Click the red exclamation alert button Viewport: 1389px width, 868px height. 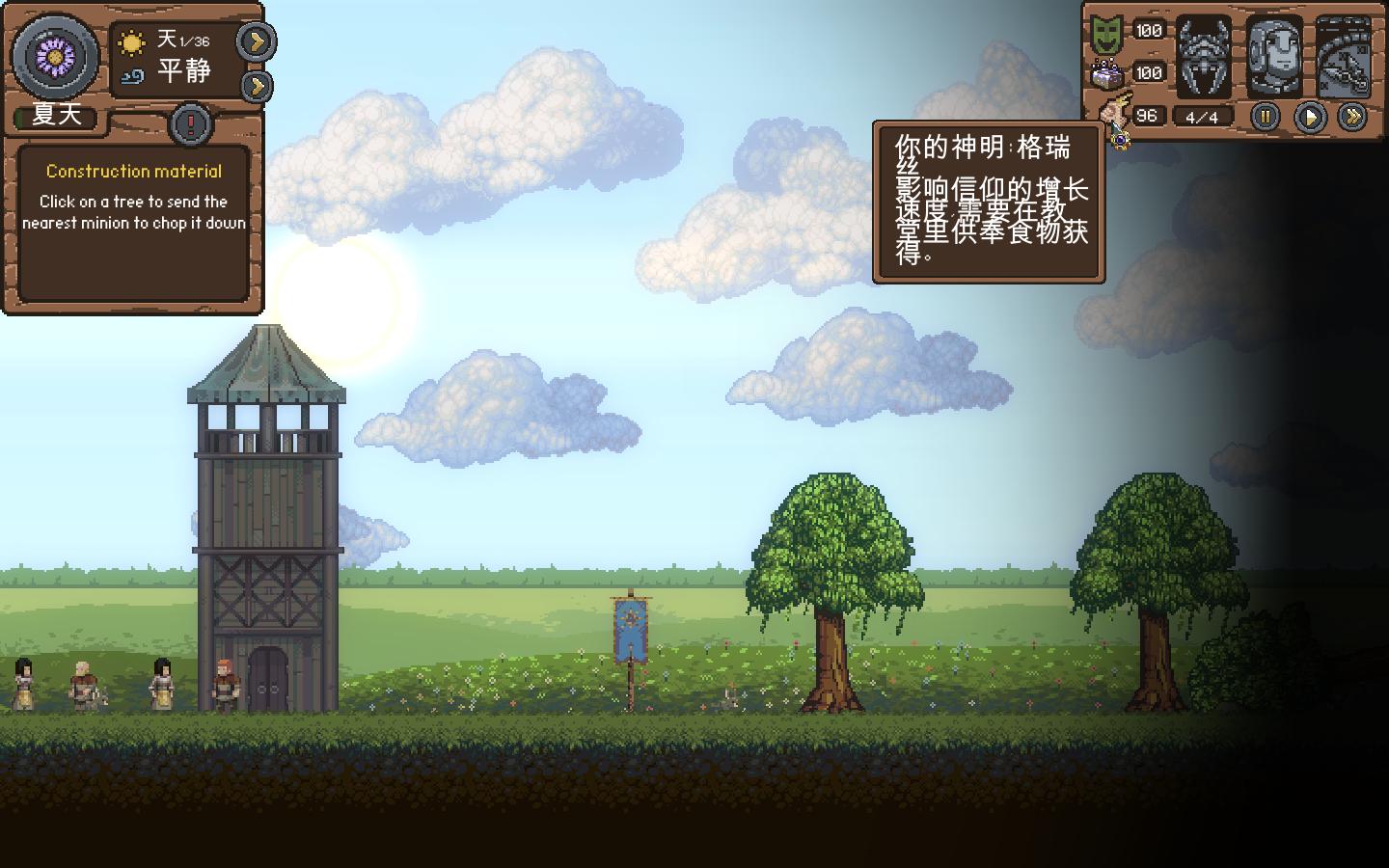[191, 123]
